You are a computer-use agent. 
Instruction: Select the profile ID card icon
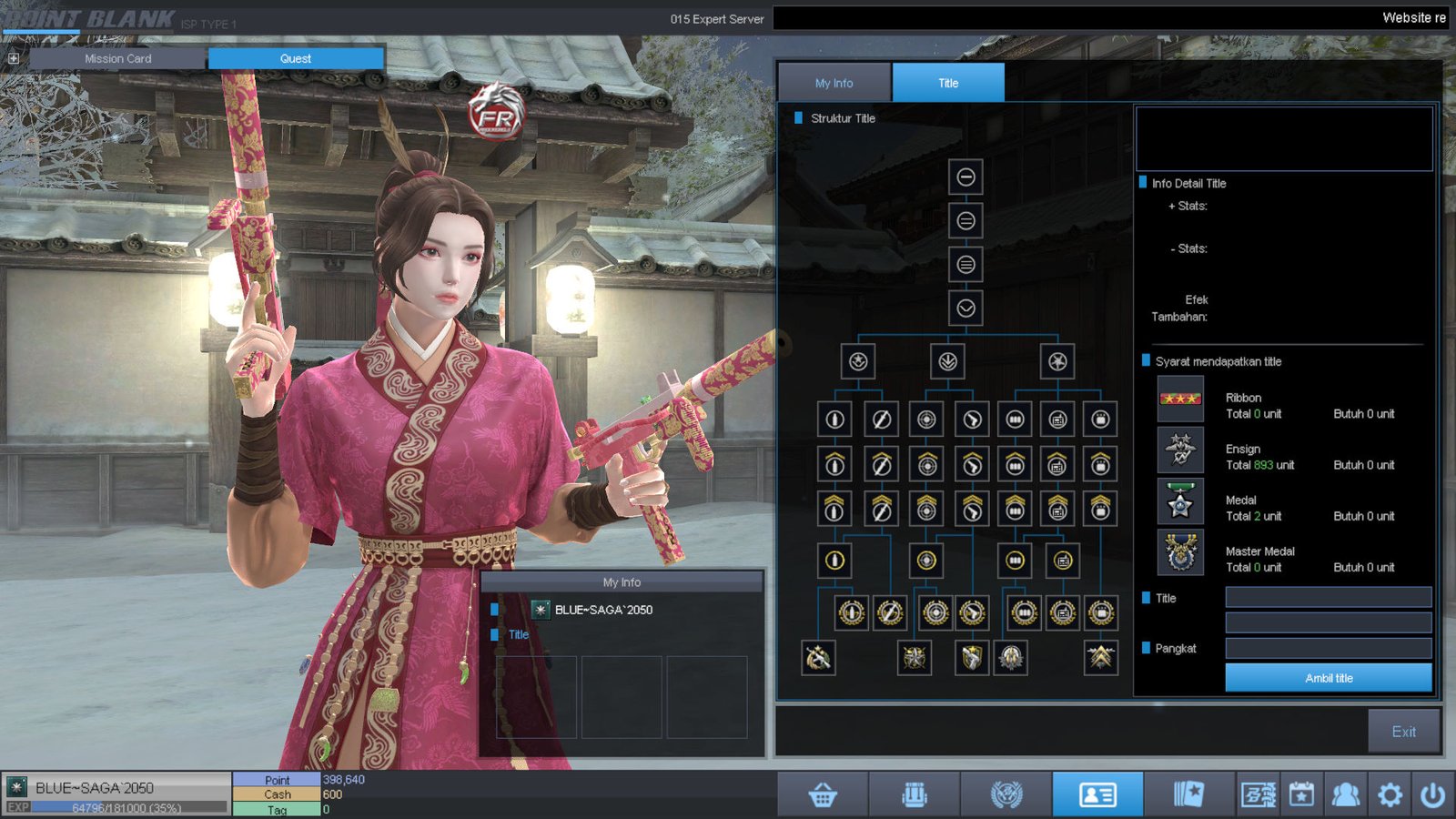click(x=1097, y=795)
